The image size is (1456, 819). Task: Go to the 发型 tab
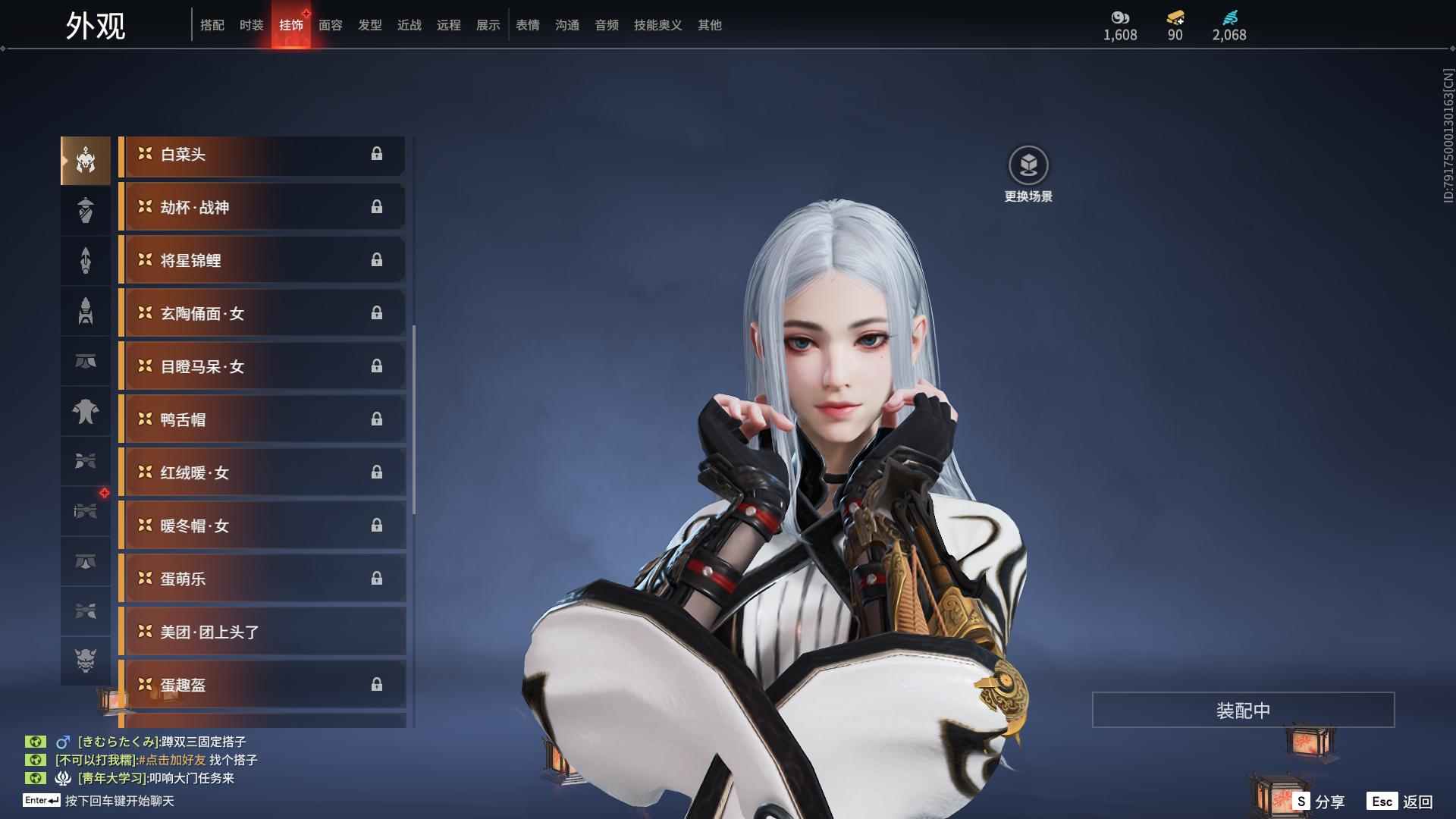coord(369,25)
